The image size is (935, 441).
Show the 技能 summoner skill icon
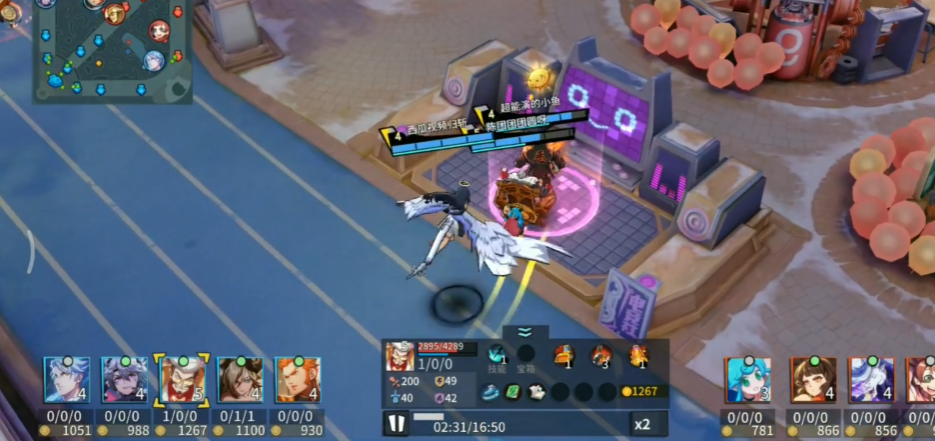tap(497, 353)
